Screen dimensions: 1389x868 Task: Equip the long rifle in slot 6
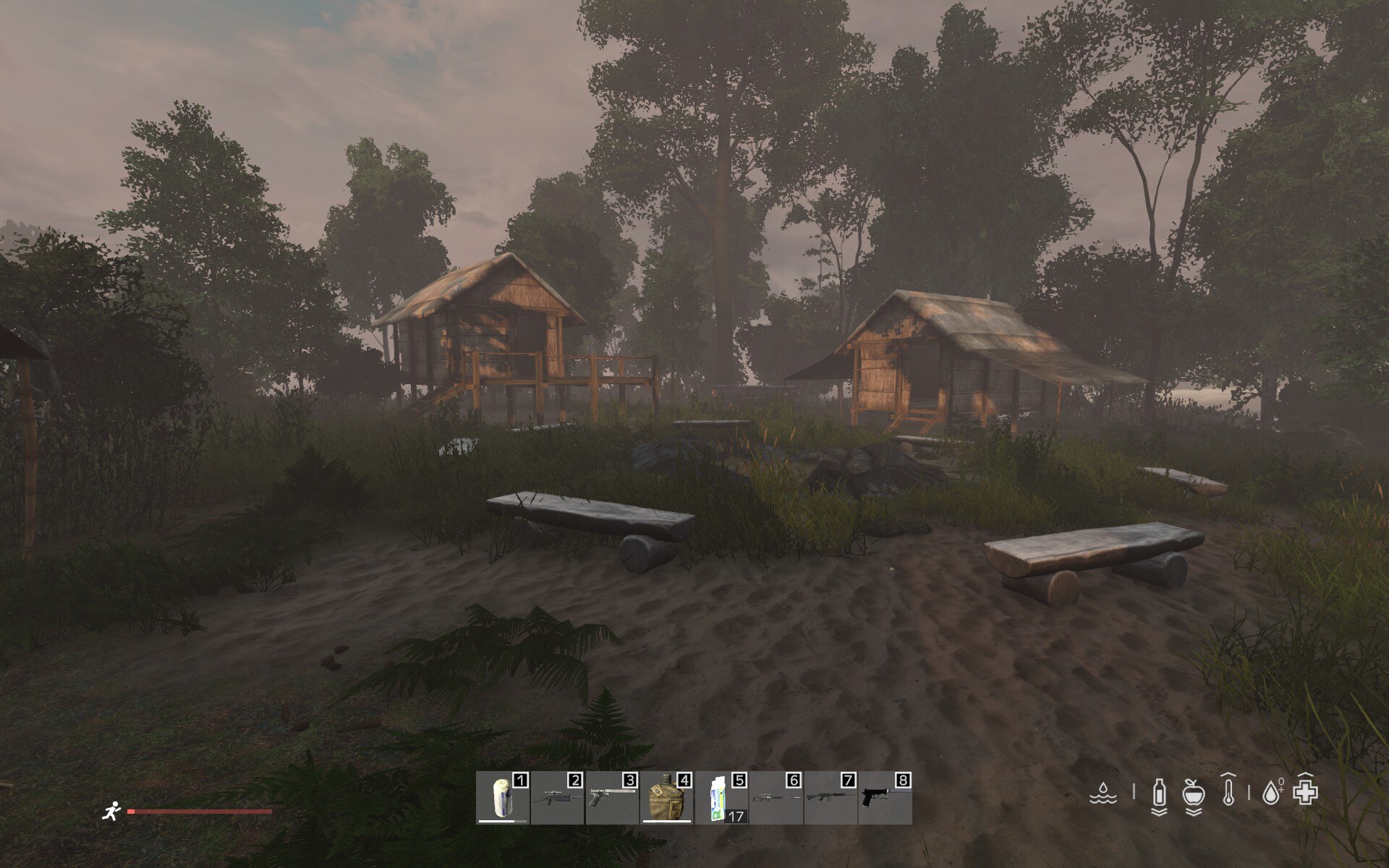pos(776,799)
